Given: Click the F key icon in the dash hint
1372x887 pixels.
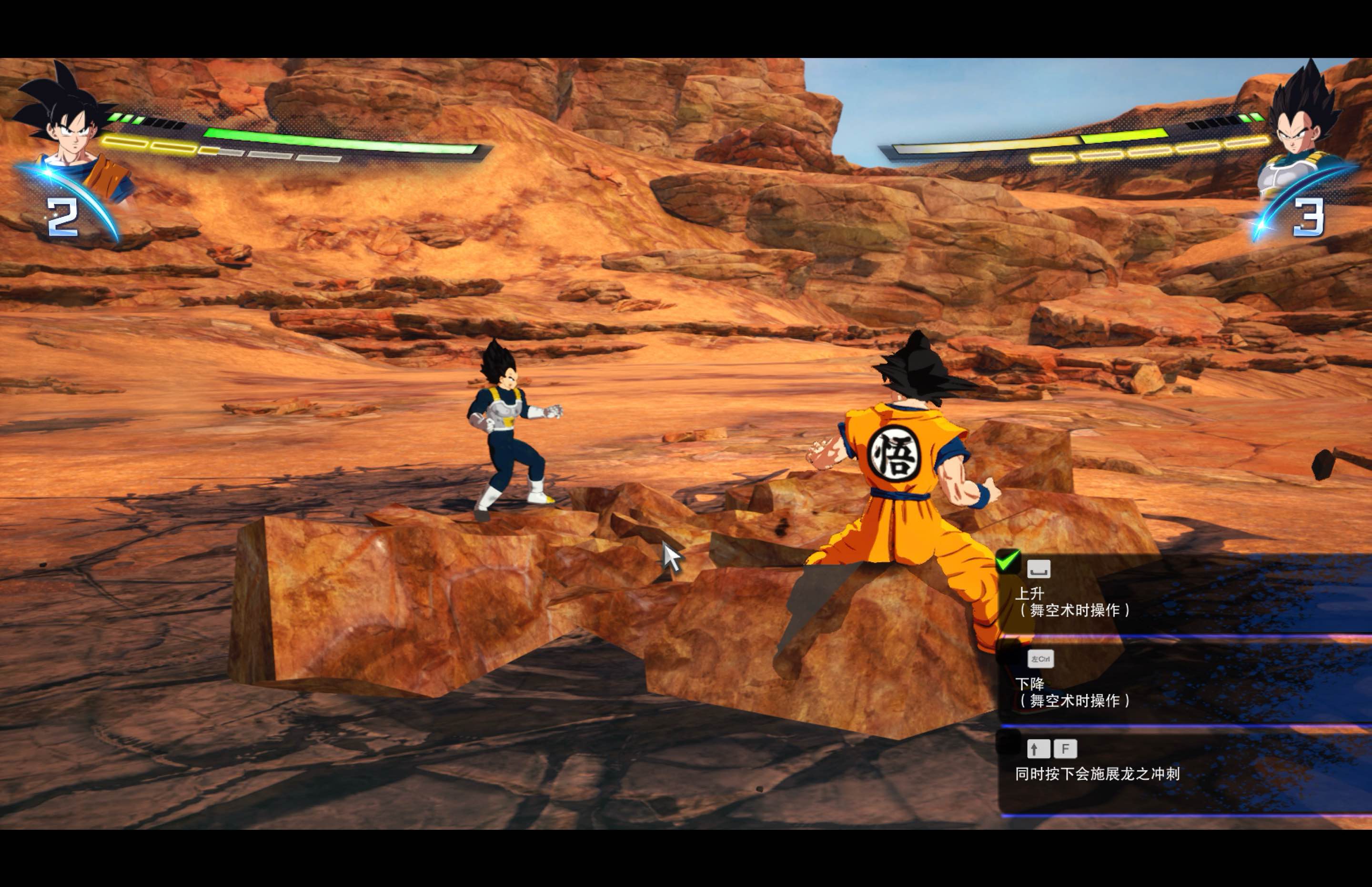Looking at the screenshot, I should point(1065,748).
